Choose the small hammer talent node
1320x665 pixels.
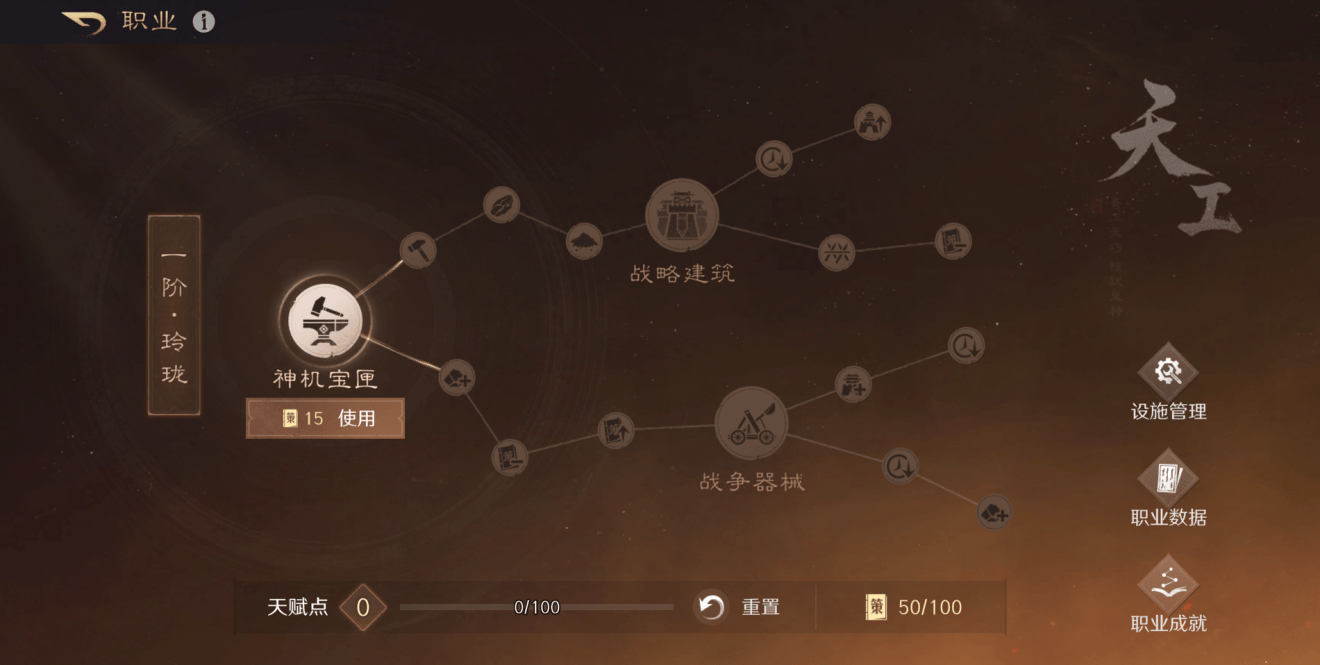pos(418,249)
